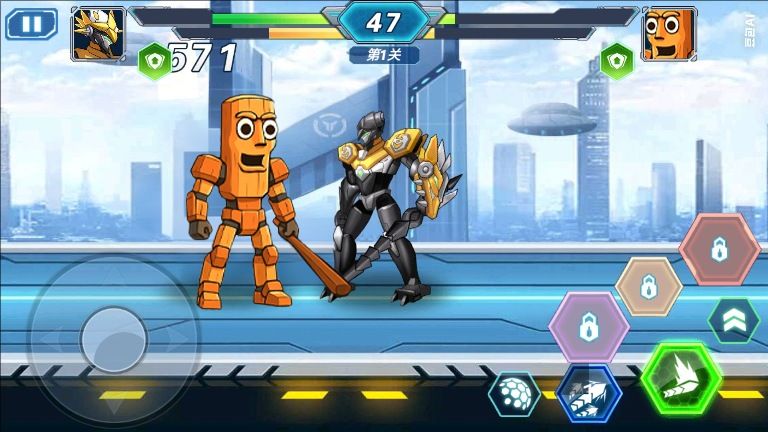The width and height of the screenshot is (768, 432).
Task: Use the teal spiked ball skill
Action: pos(514,394)
